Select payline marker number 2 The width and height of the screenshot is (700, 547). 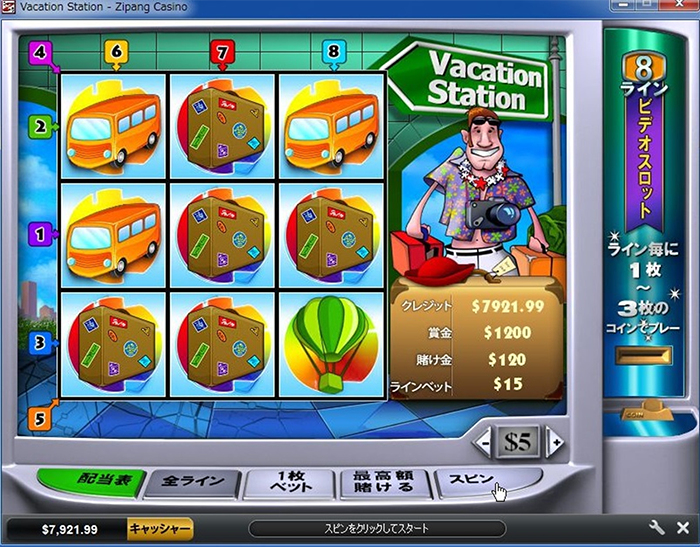click(x=41, y=127)
